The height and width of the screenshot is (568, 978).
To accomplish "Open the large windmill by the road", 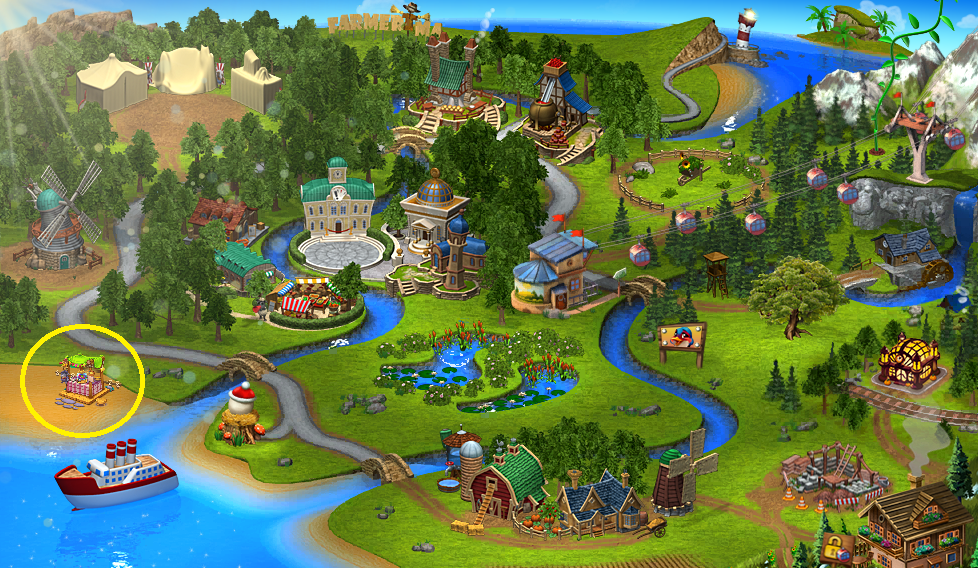I will 56,222.
